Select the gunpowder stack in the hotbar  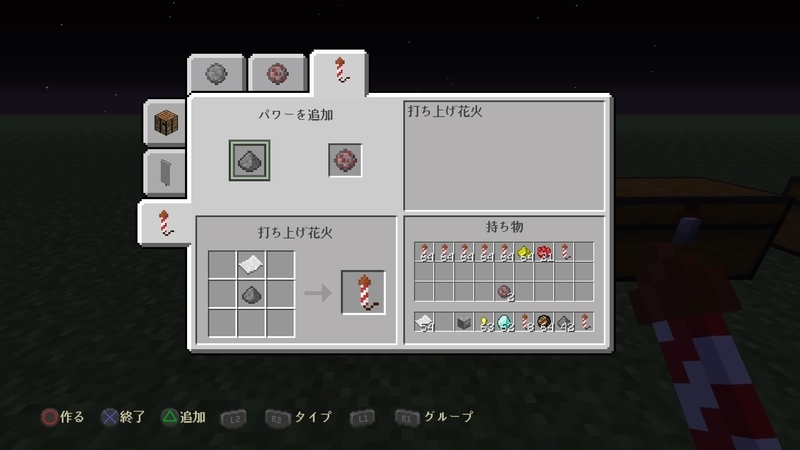(x=564, y=322)
